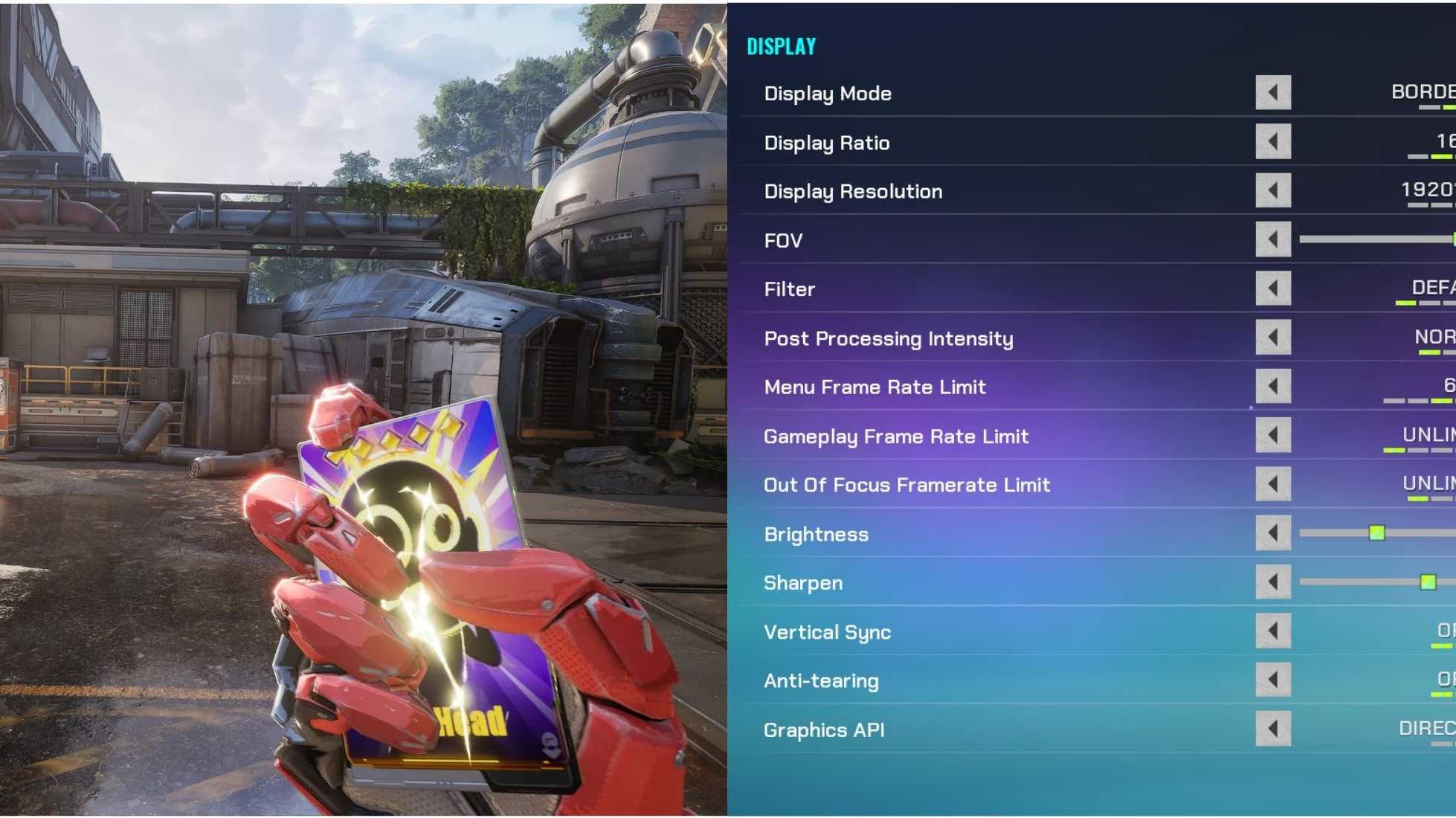Click the Display Ratio left arrow
This screenshot has height=818, width=1456.
pos(1273,143)
